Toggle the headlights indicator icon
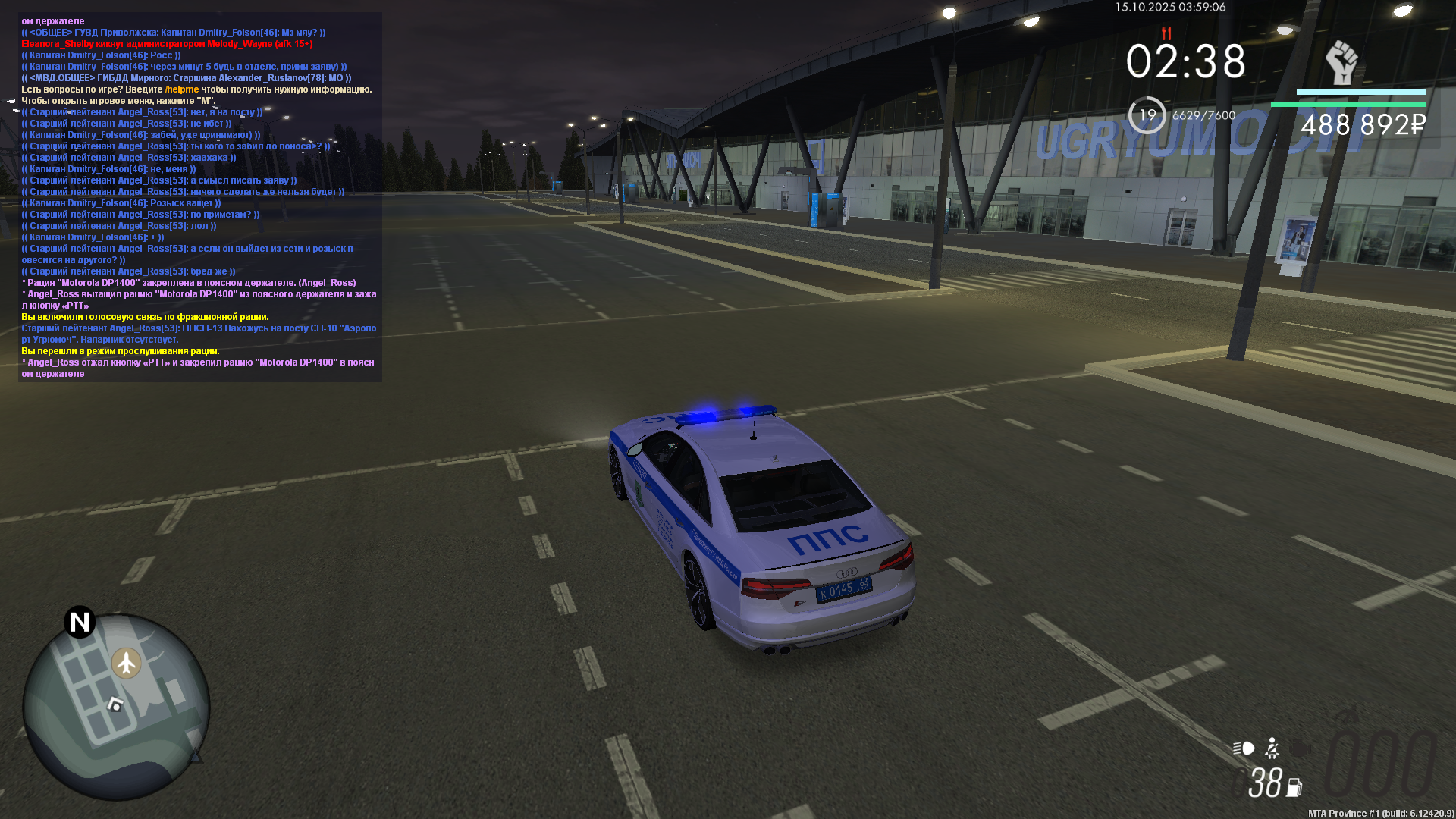The height and width of the screenshot is (819, 1456). [1244, 748]
